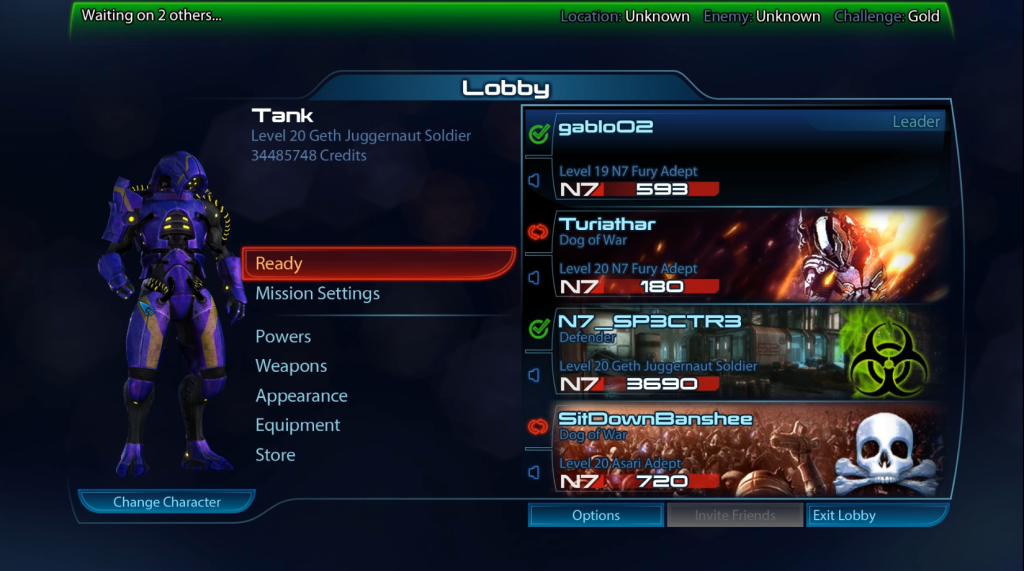Toggle the speaker icon for SitDownBanshee
Image resolution: width=1024 pixels, height=571 pixels.
534,472
